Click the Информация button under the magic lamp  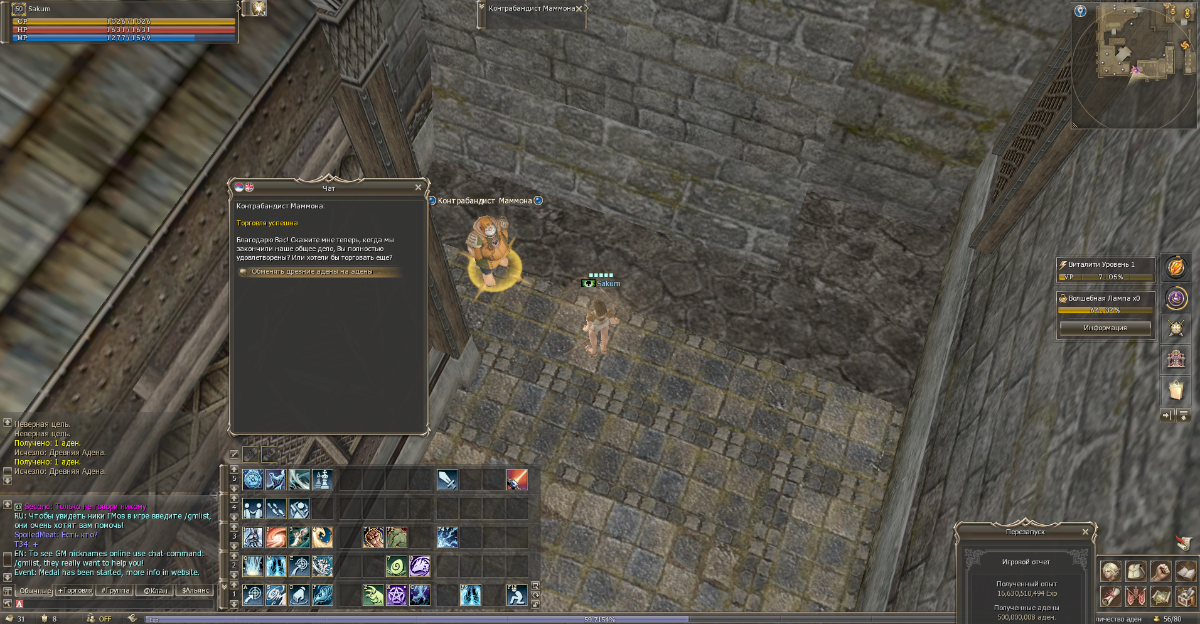coord(1105,327)
